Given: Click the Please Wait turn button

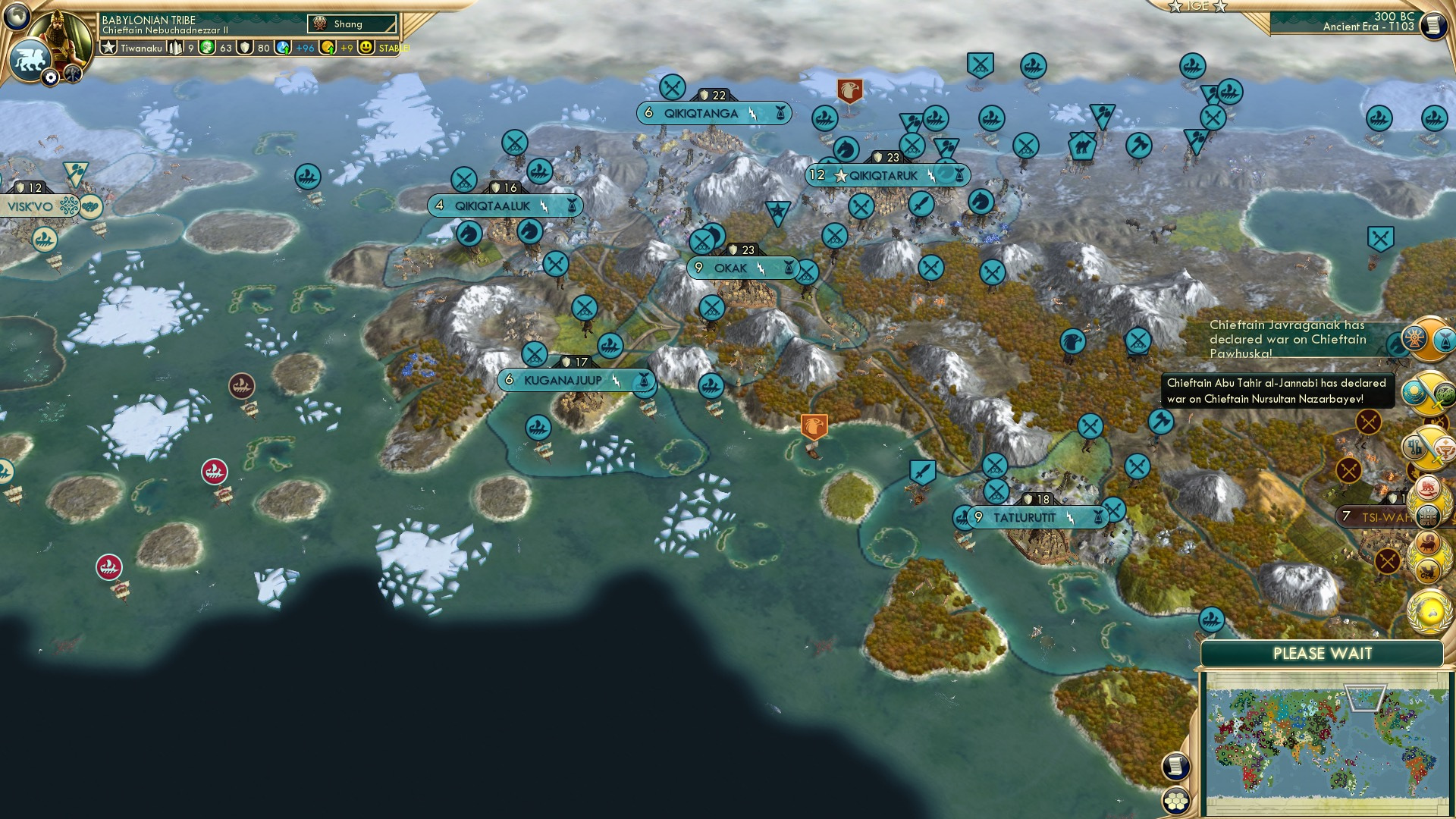Looking at the screenshot, I should point(1322,654).
